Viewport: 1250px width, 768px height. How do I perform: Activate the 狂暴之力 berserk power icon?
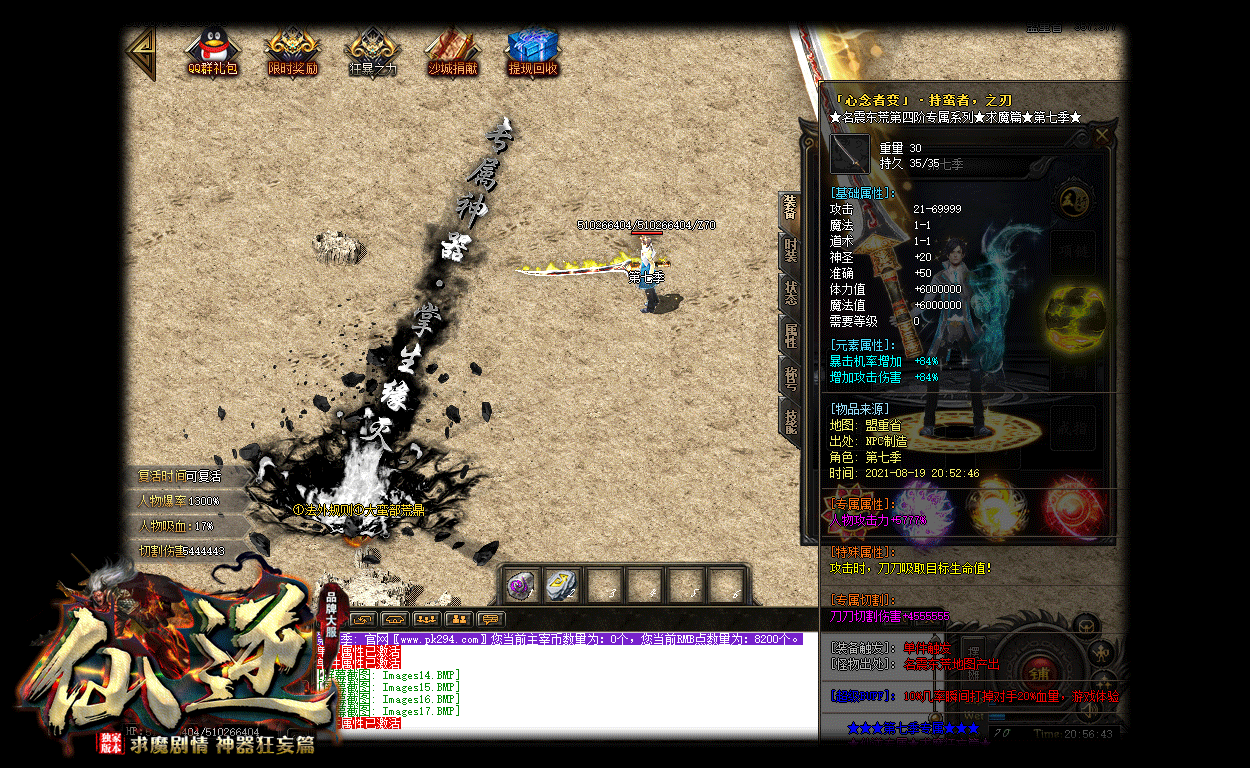coord(372,52)
